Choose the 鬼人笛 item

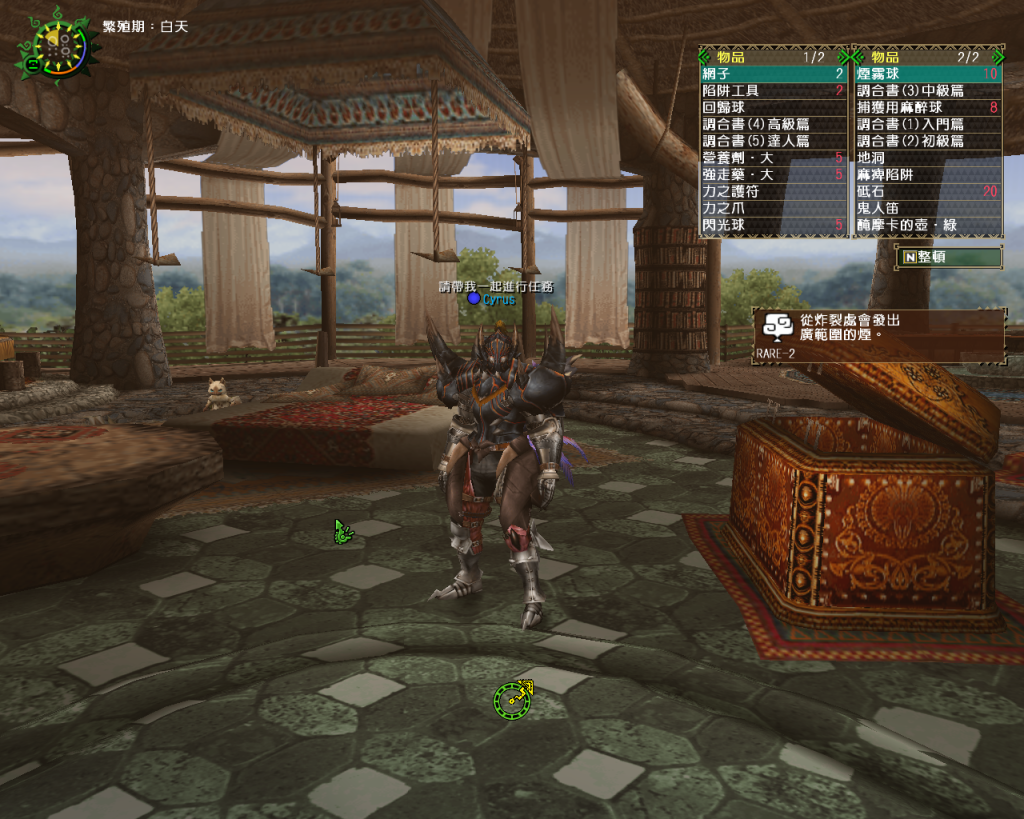coord(927,209)
